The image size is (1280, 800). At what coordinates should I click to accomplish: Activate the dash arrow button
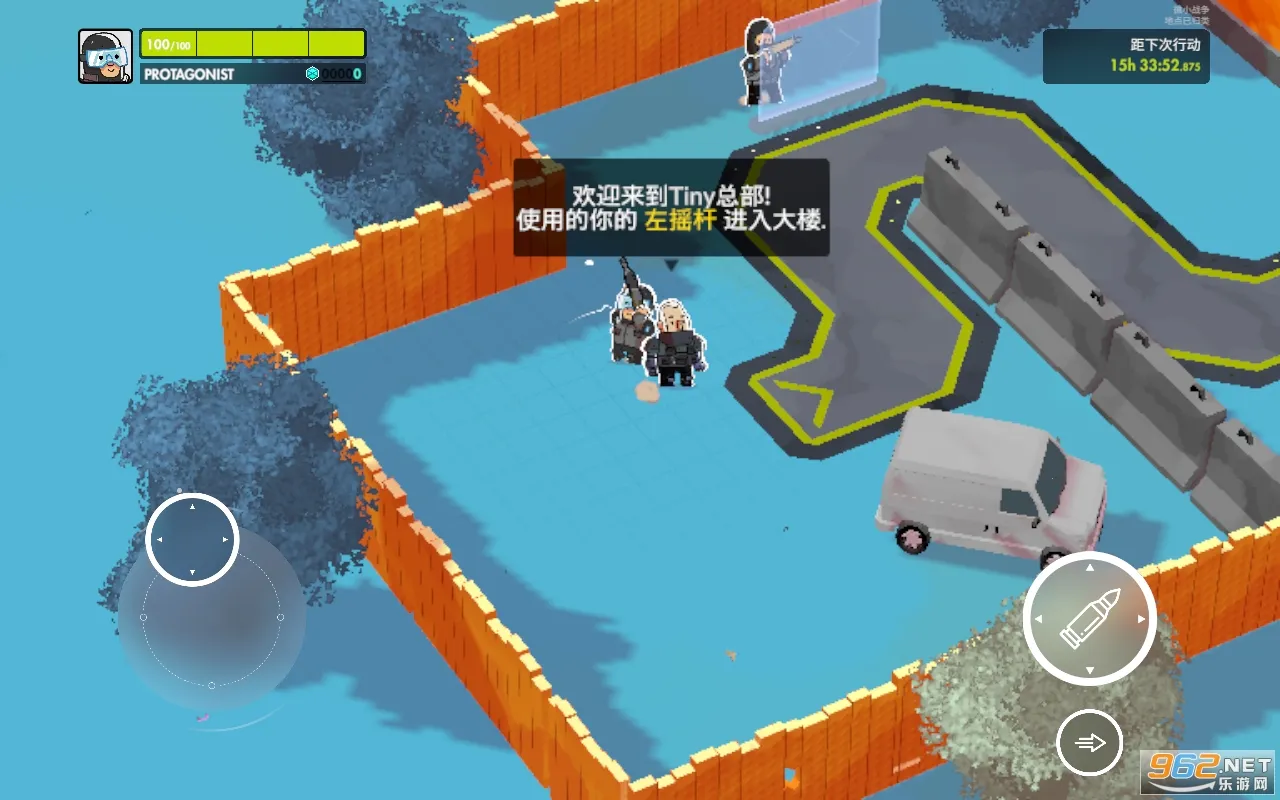tap(1089, 742)
